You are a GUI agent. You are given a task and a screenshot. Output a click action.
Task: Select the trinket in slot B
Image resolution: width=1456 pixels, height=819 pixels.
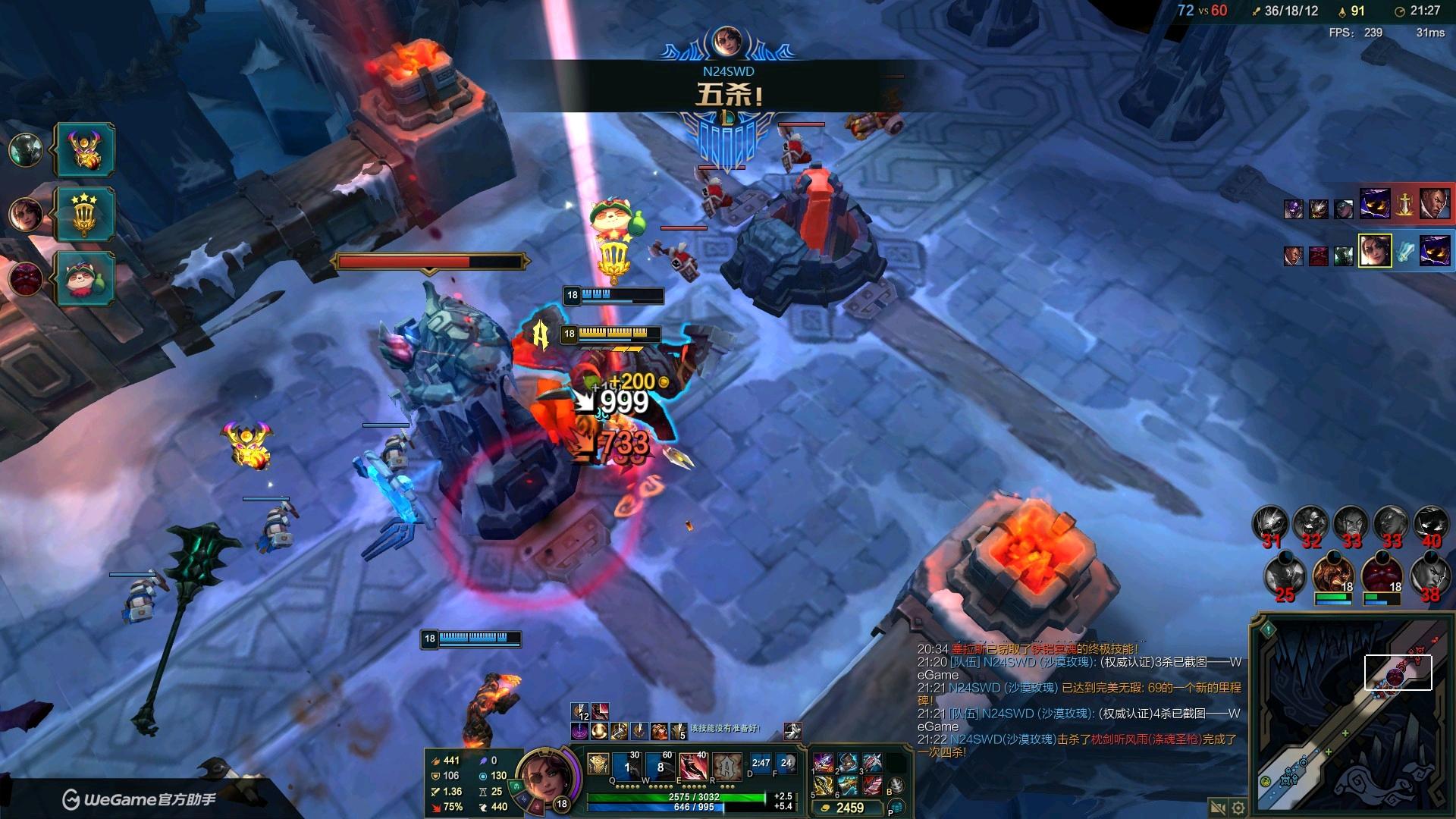pyautogui.click(x=896, y=786)
